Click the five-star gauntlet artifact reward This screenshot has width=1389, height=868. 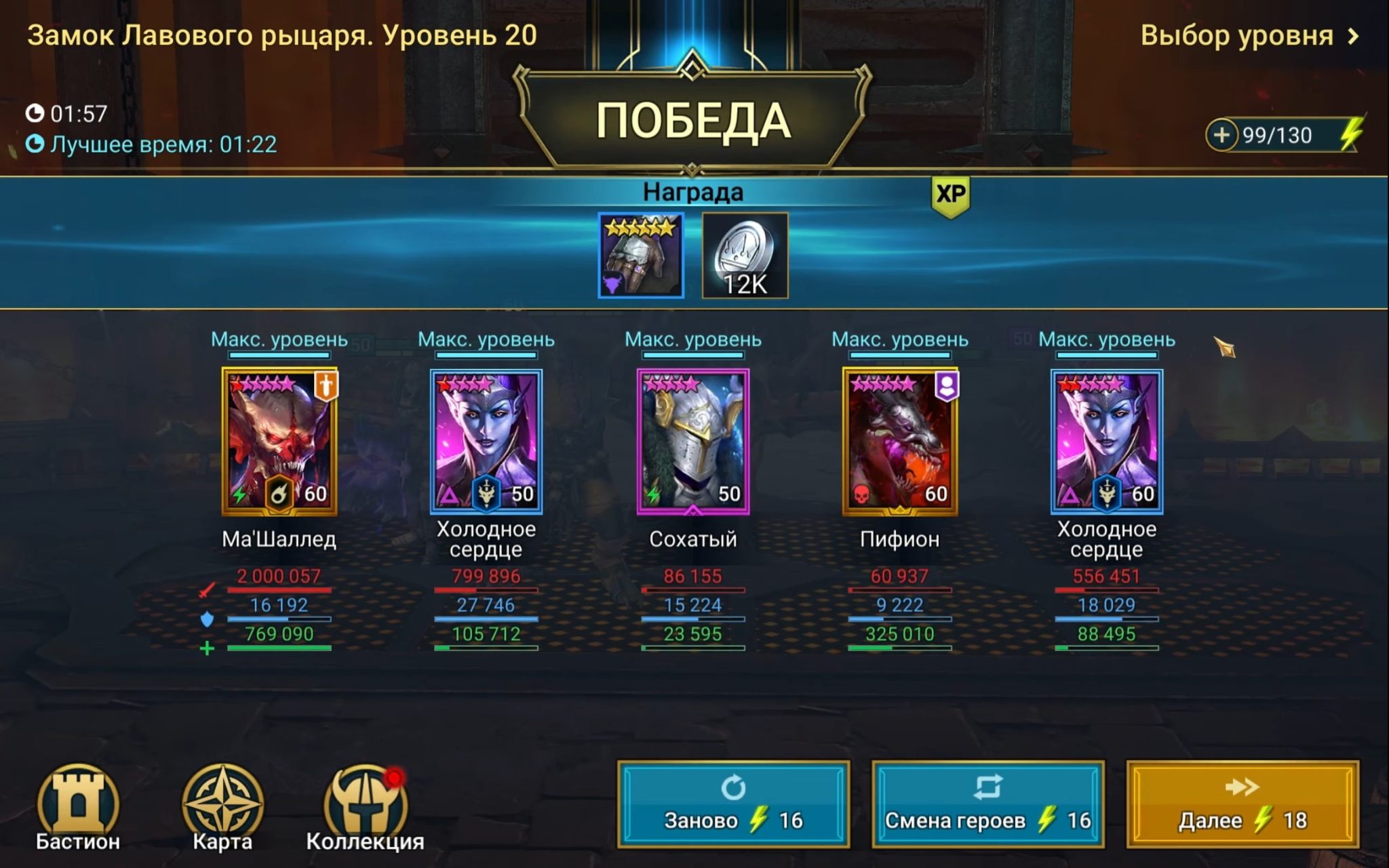point(642,256)
